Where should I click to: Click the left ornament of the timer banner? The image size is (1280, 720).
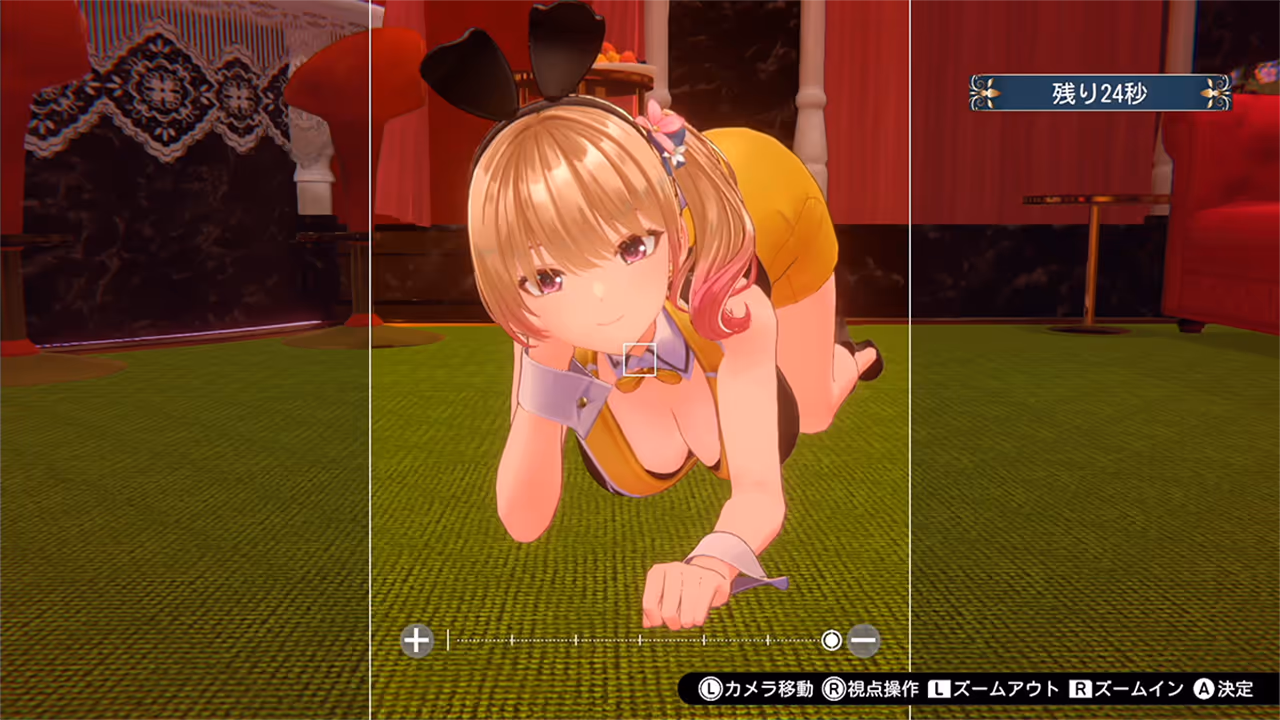[985, 93]
